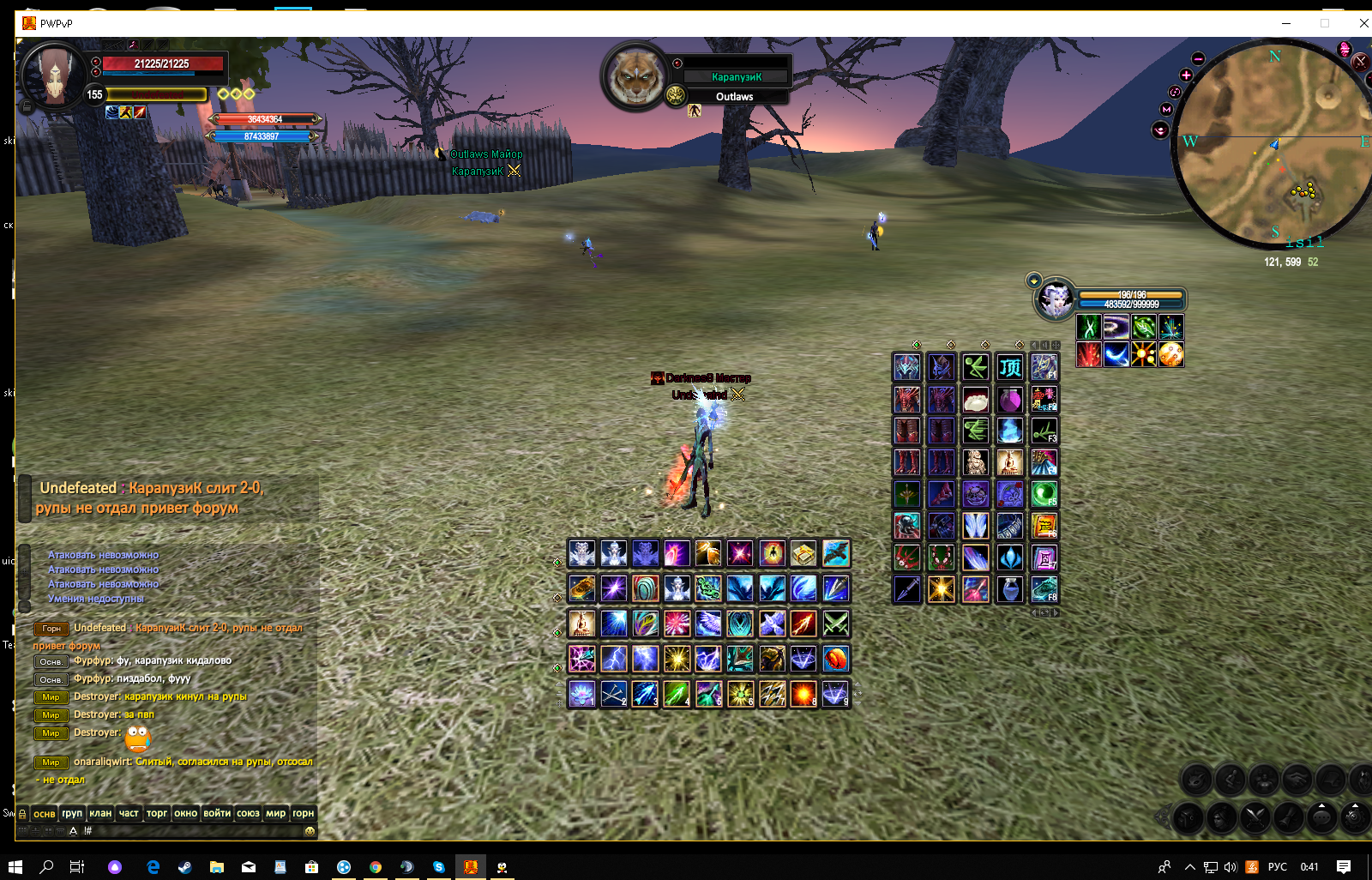This screenshot has height=880, width=1372.
Task: Select the Карапузик tiger target portrait
Action: tap(635, 76)
